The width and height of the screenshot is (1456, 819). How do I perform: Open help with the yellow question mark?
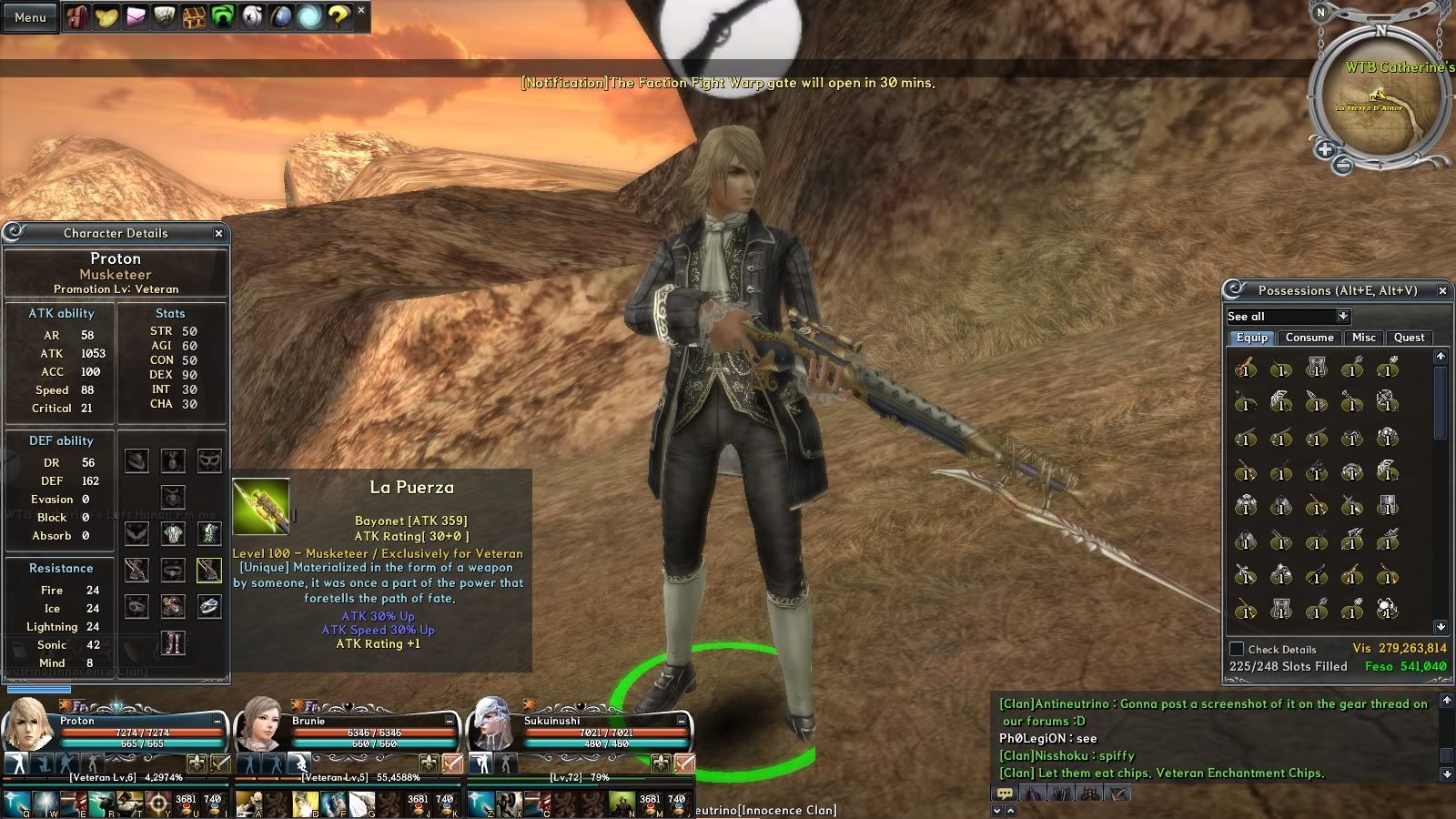tap(339, 17)
